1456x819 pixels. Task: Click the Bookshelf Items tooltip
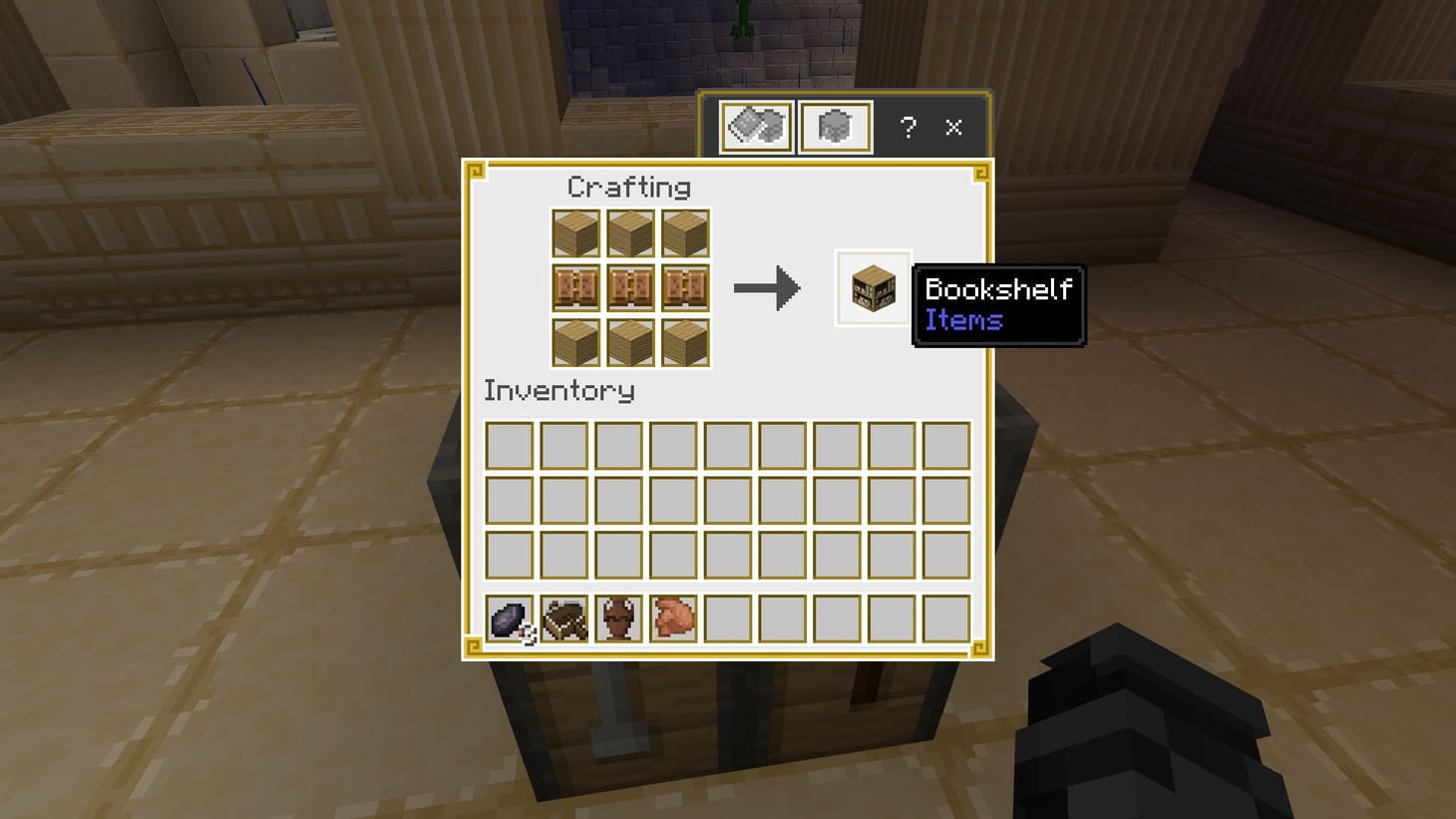(996, 305)
